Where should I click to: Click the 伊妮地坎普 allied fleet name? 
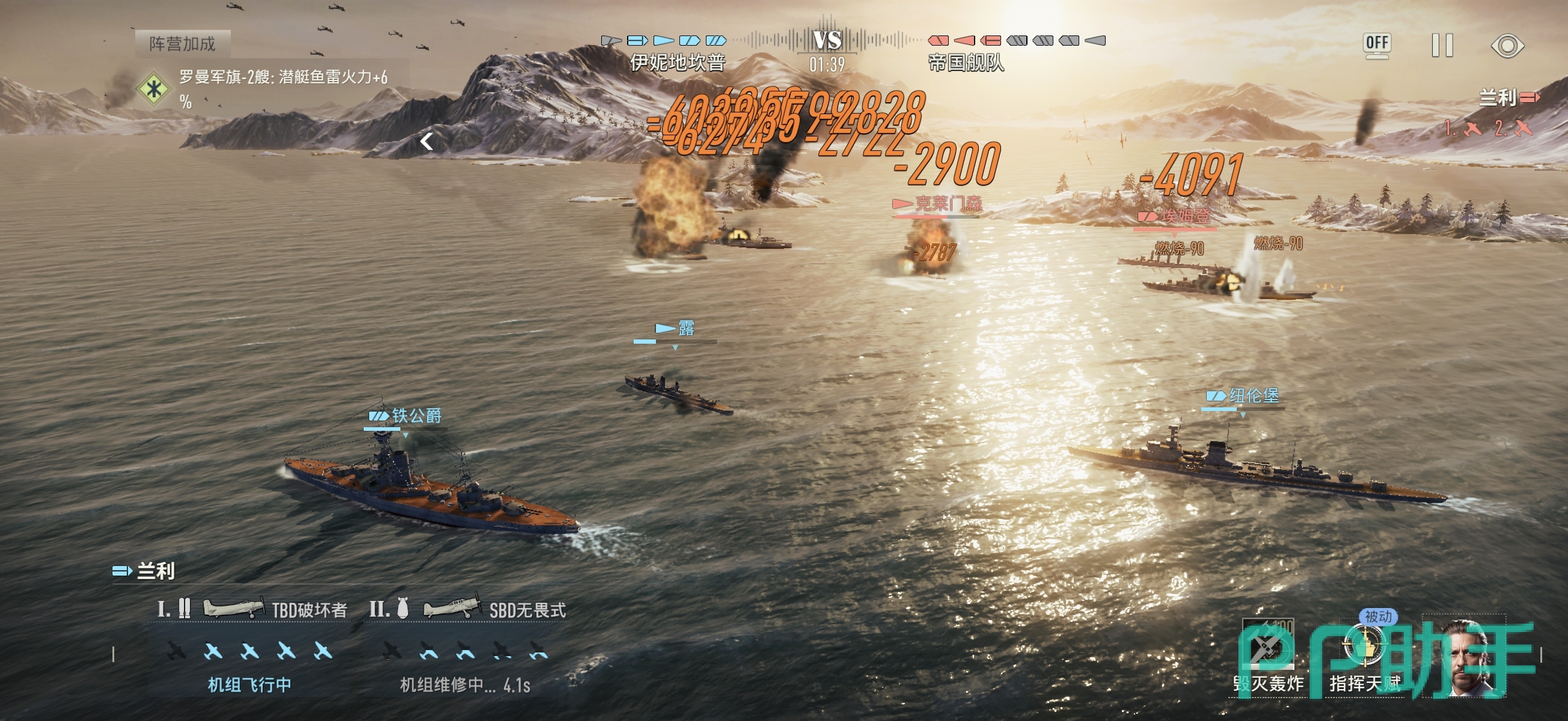tap(678, 62)
